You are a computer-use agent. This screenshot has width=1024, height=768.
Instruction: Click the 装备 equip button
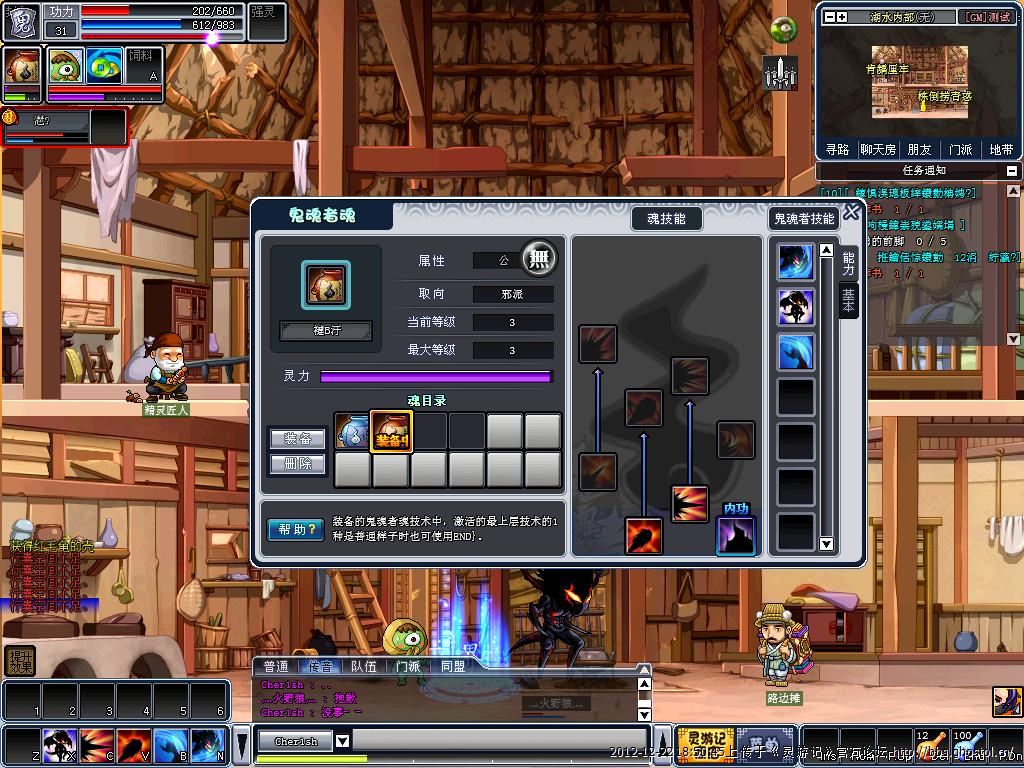298,438
